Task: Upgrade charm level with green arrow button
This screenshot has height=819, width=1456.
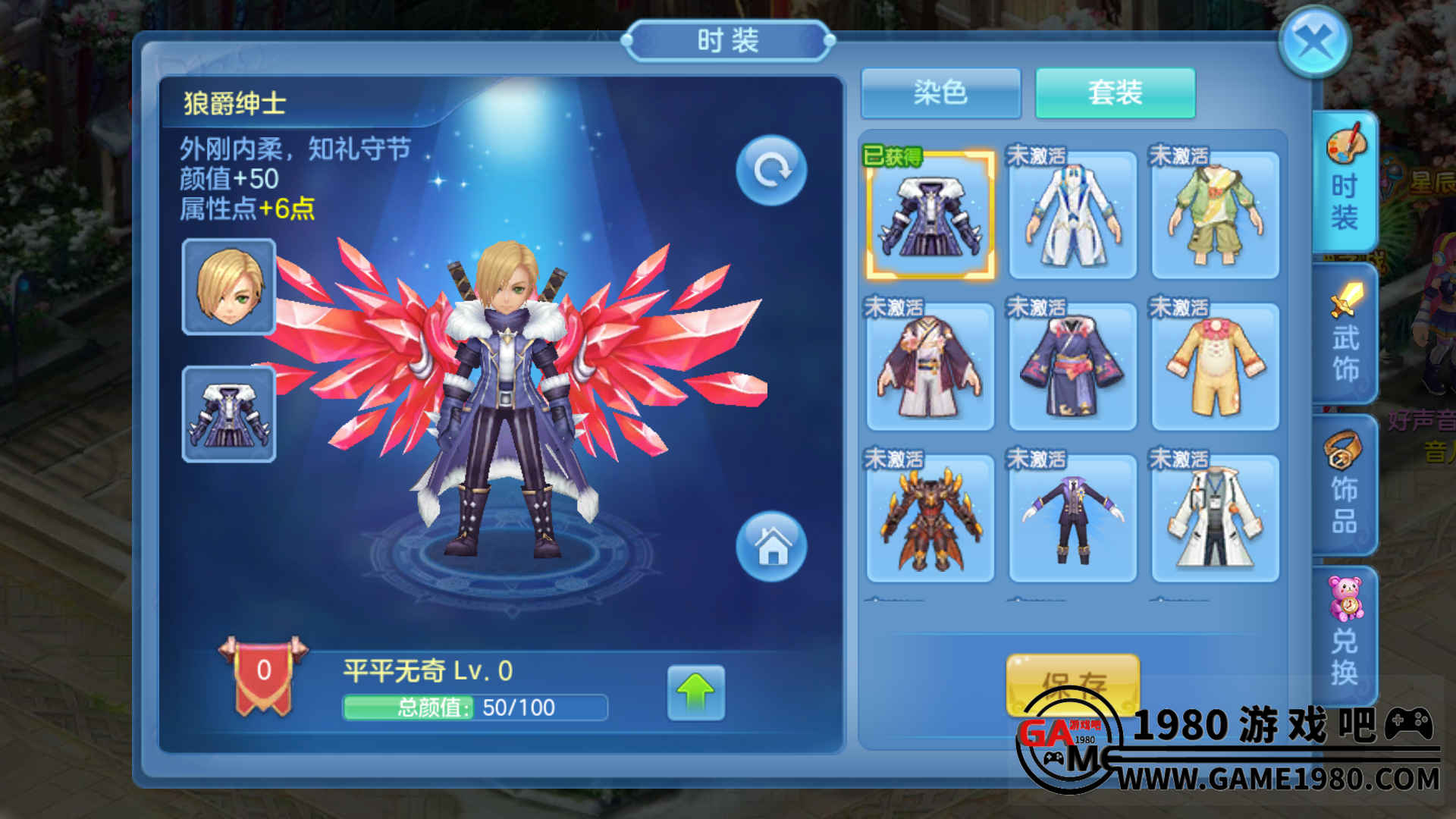Action: (x=695, y=693)
